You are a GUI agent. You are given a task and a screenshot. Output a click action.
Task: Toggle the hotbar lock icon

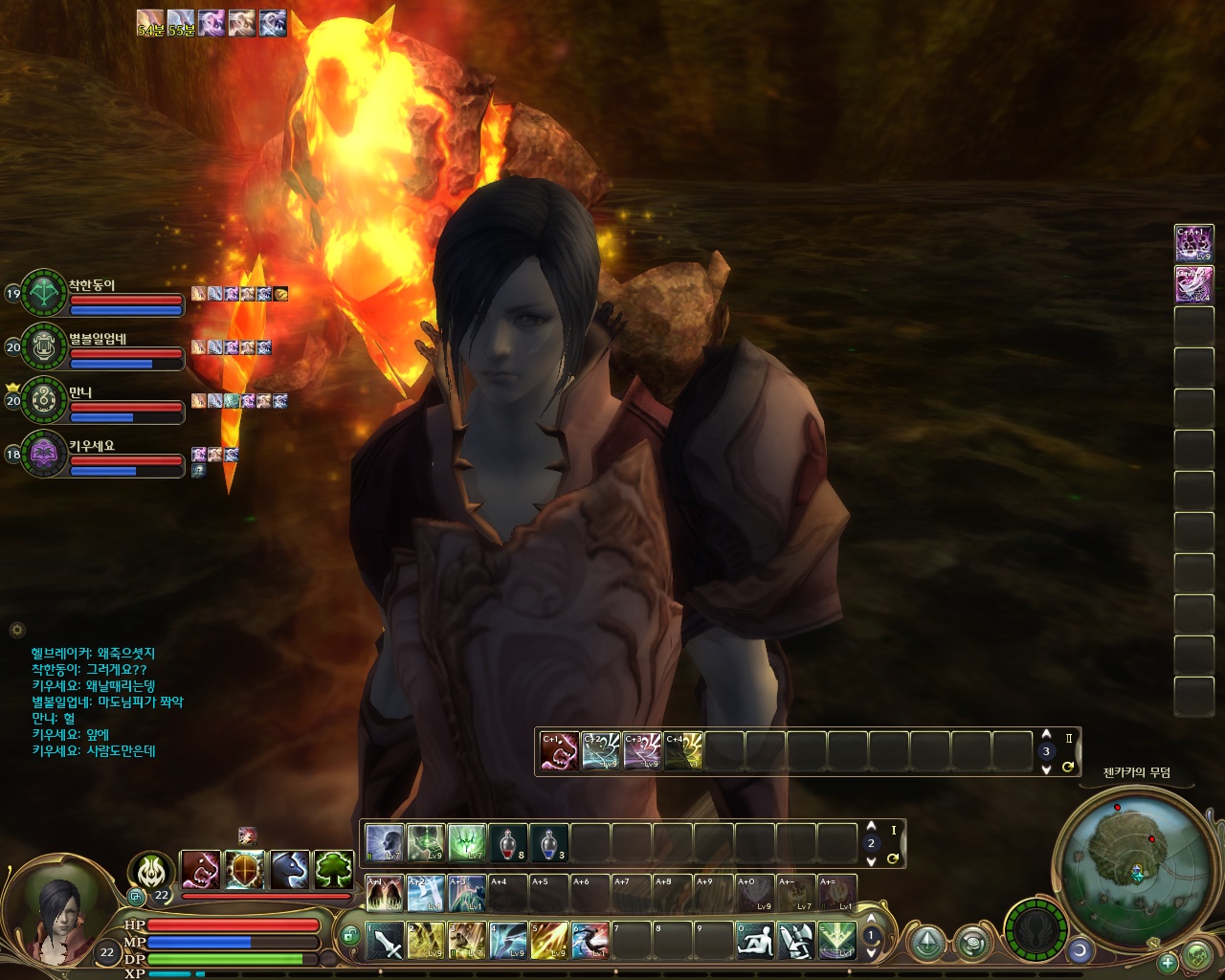click(350, 937)
